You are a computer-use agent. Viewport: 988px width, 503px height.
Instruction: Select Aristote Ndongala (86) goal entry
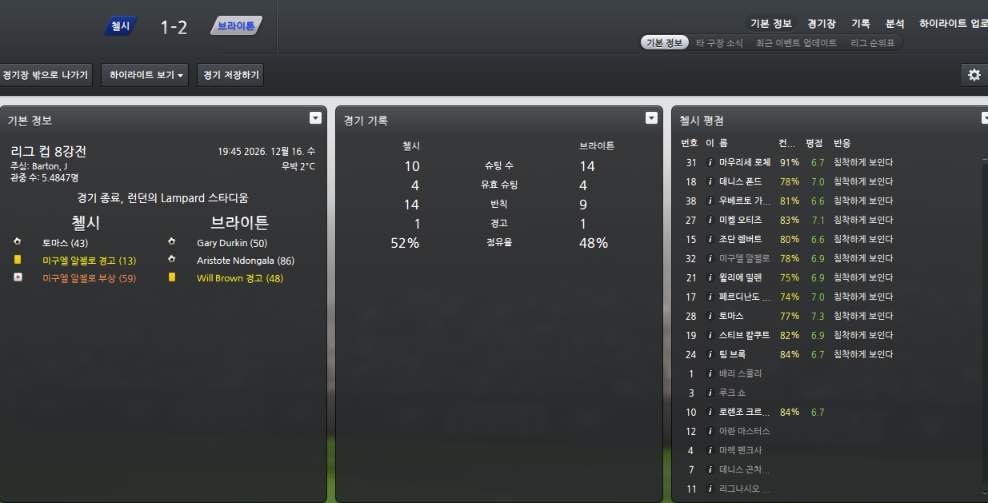point(244,260)
